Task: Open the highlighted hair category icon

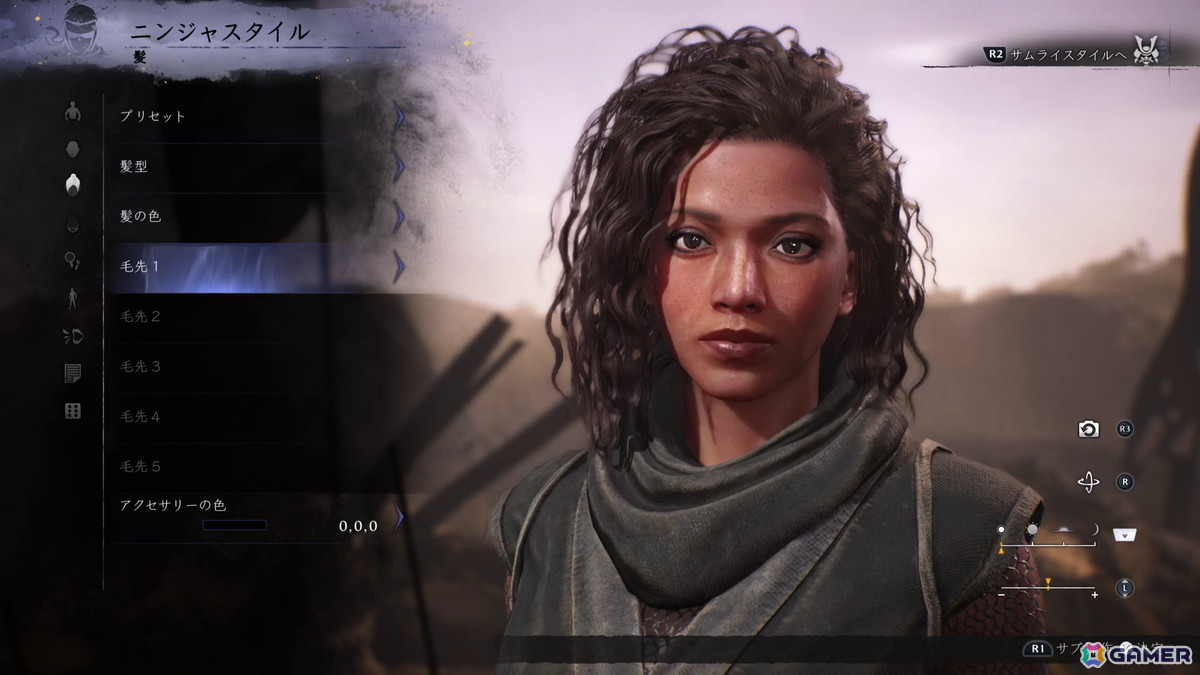Action: tap(72, 185)
